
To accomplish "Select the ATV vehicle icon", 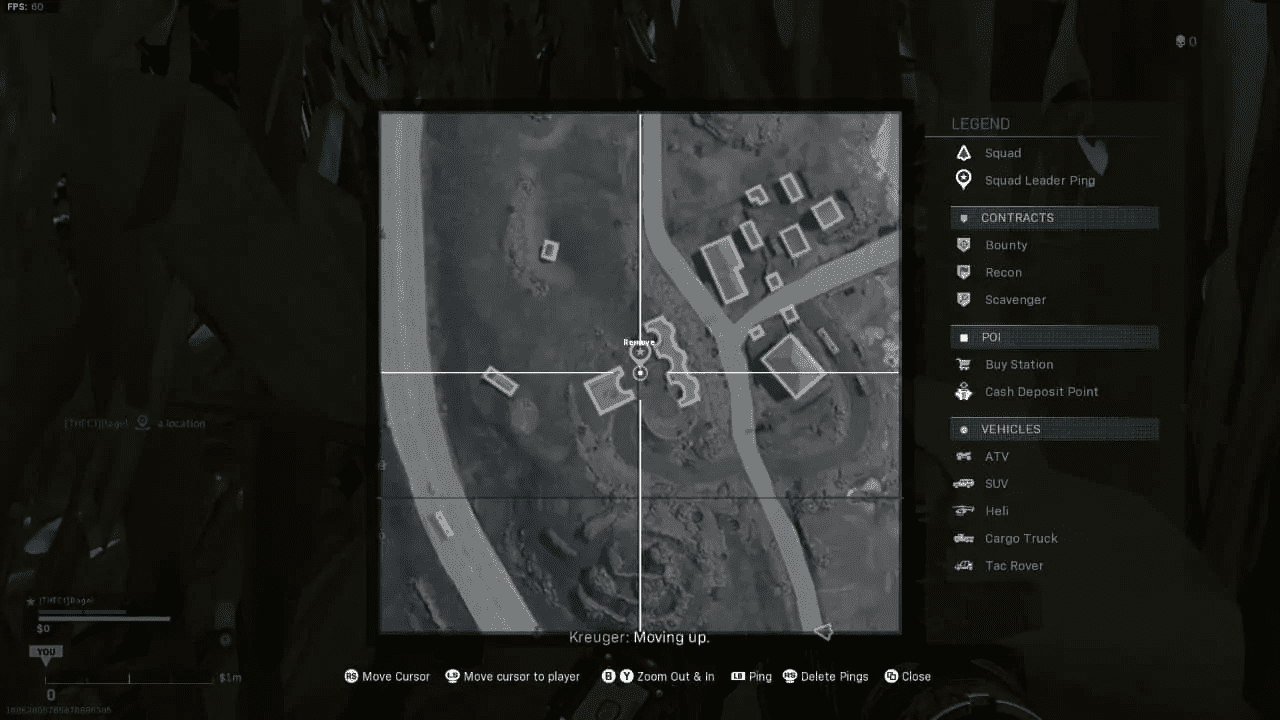I will tap(963, 456).
